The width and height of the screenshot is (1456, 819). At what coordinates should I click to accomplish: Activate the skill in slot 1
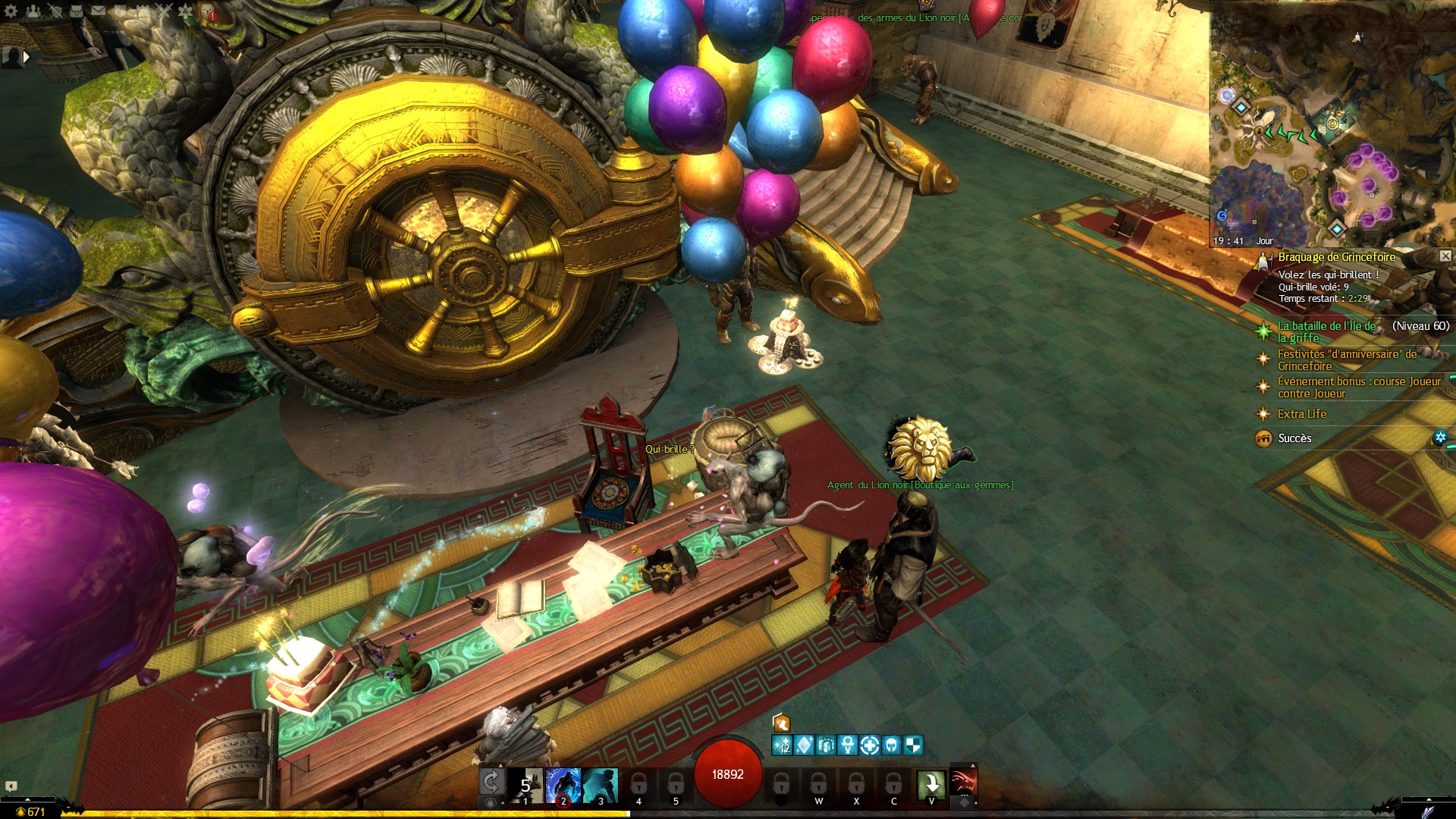pos(526,785)
